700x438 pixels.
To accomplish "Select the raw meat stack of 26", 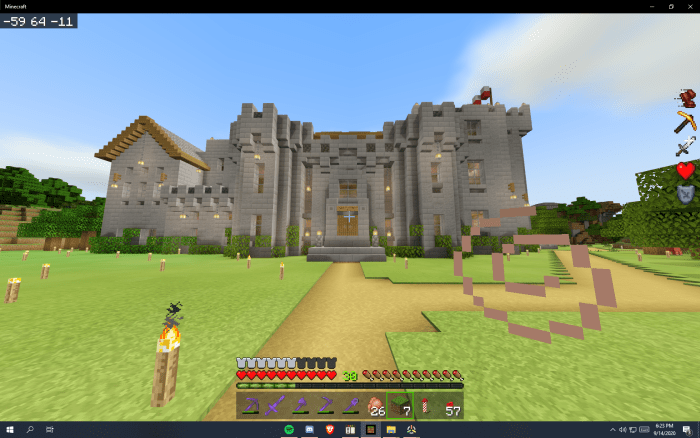I will click(x=376, y=405).
